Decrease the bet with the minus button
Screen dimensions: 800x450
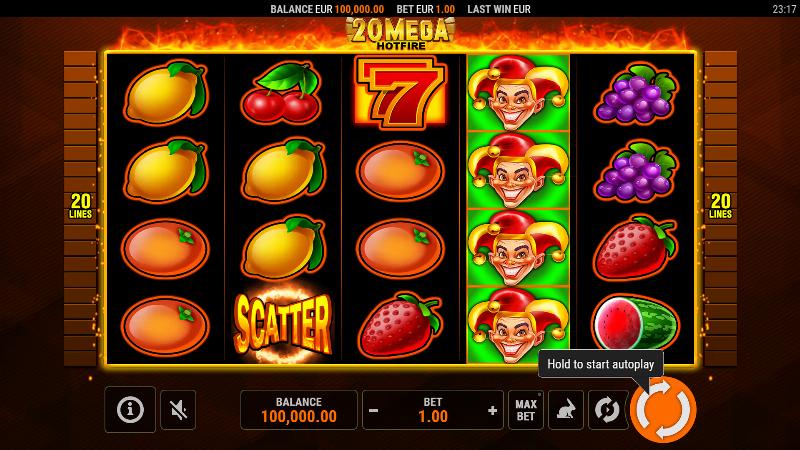click(374, 410)
